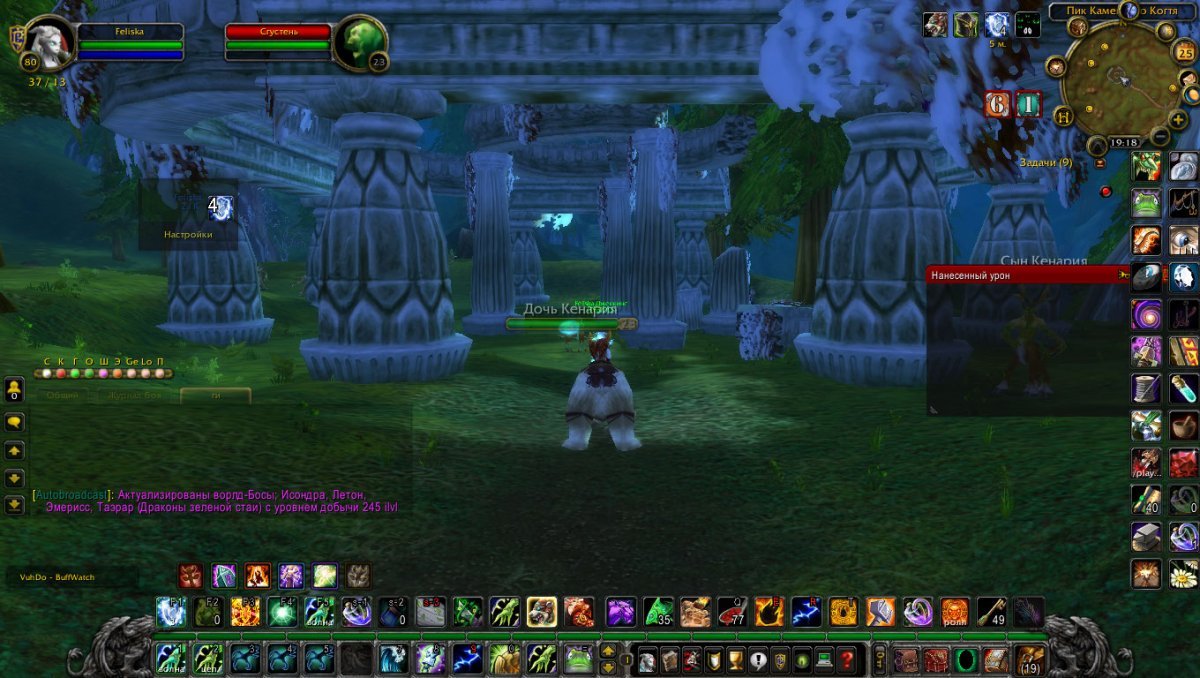Open the backpack showing (19) free slots
The width and height of the screenshot is (1200, 678).
click(x=1029, y=660)
